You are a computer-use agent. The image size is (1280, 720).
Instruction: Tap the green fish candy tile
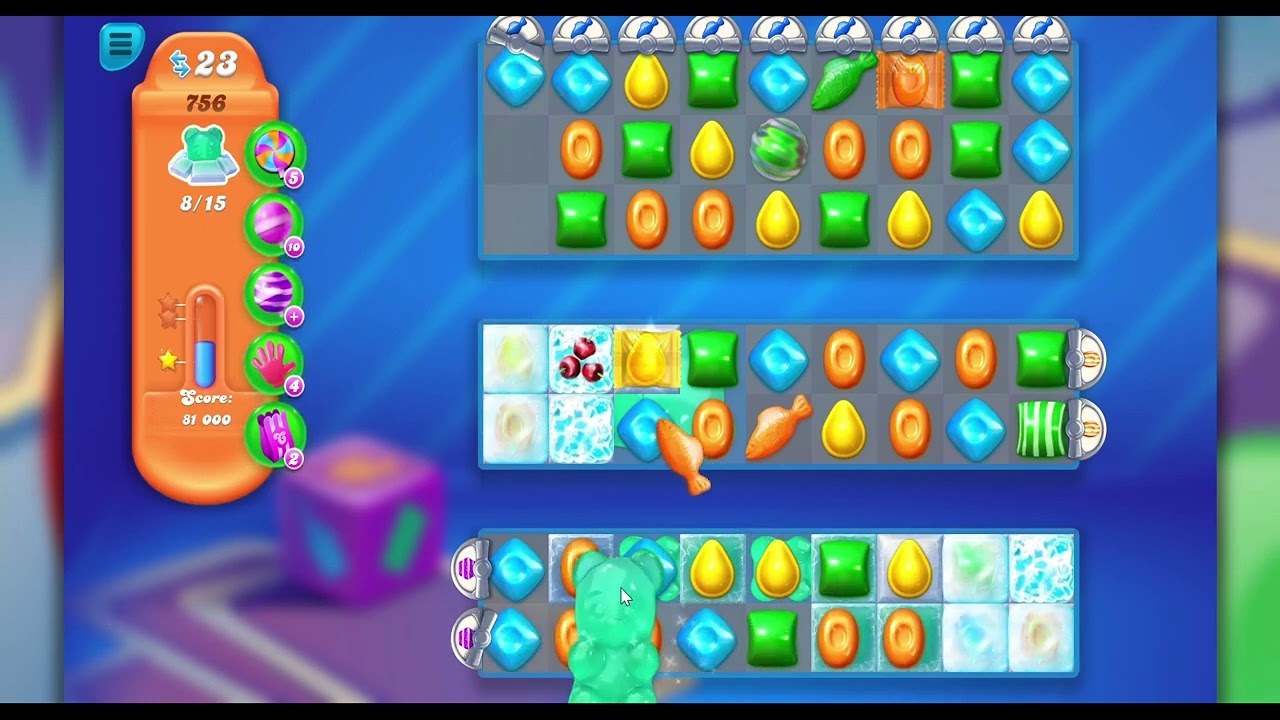click(843, 82)
